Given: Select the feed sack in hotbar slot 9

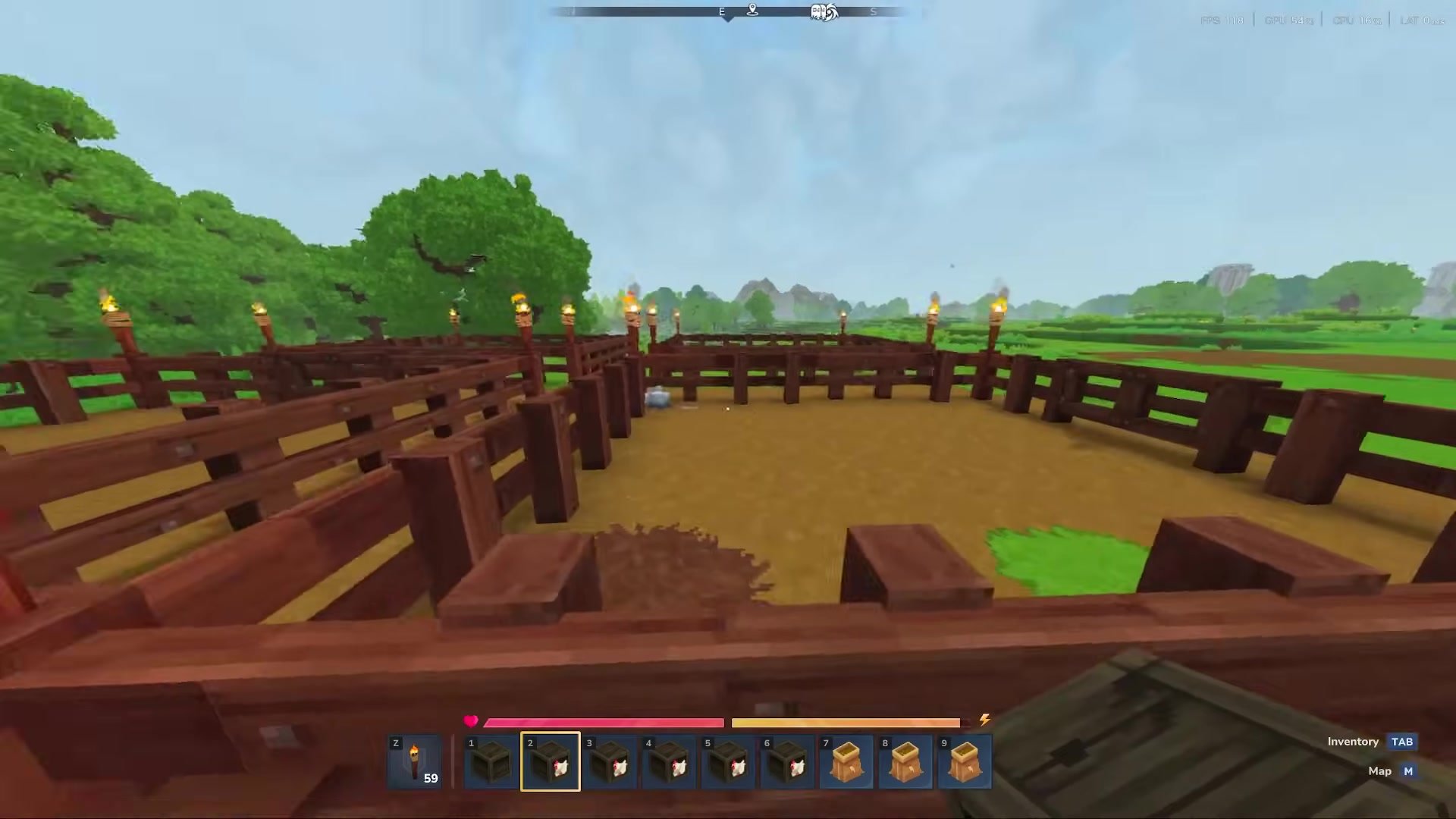Looking at the screenshot, I should point(964,761).
